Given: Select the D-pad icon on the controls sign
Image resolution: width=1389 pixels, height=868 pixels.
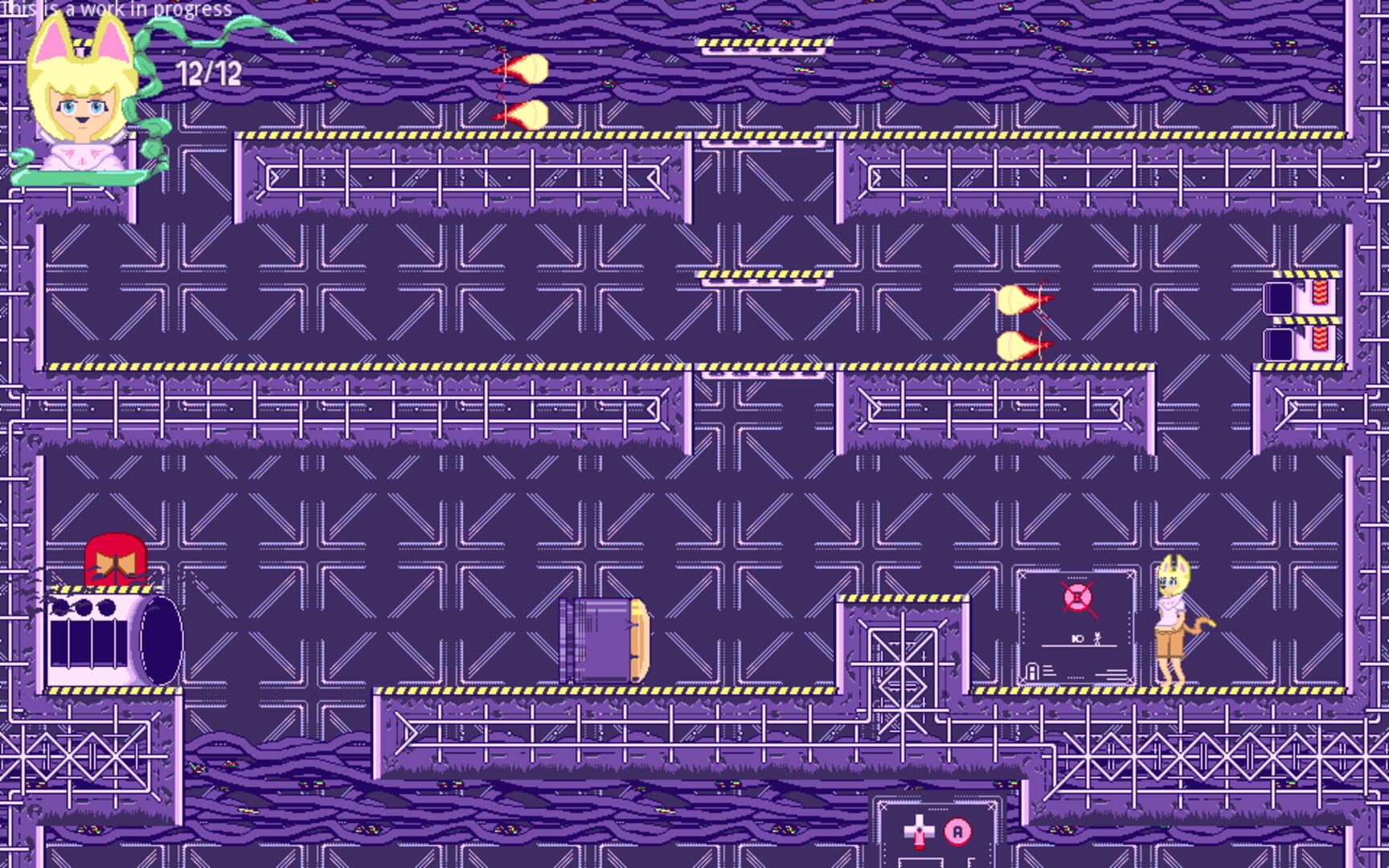Looking at the screenshot, I should pos(920,829).
